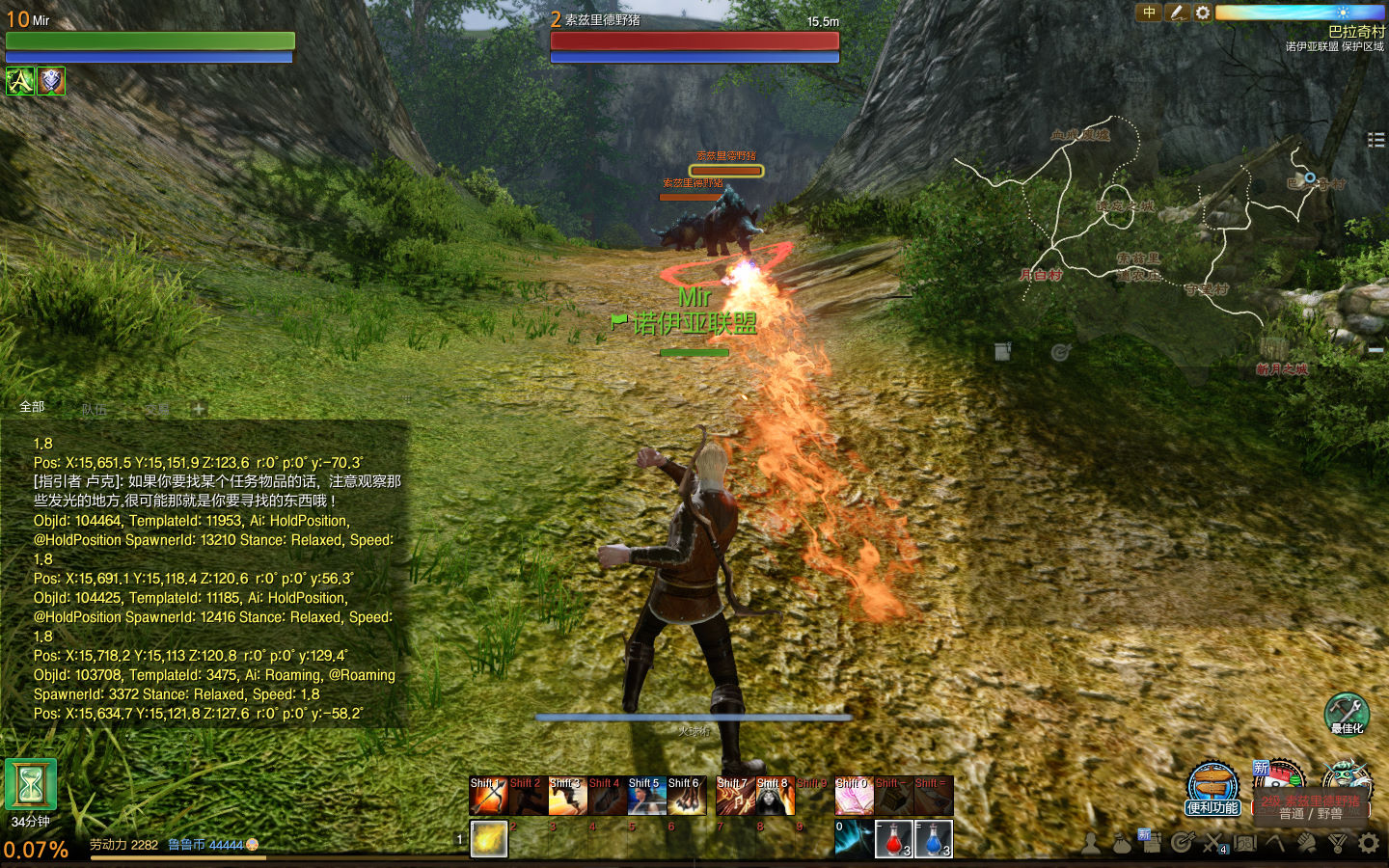Viewport: 1389px width, 868px height.
Task: Click the 月白村 label on the map
Action: coord(1041,275)
